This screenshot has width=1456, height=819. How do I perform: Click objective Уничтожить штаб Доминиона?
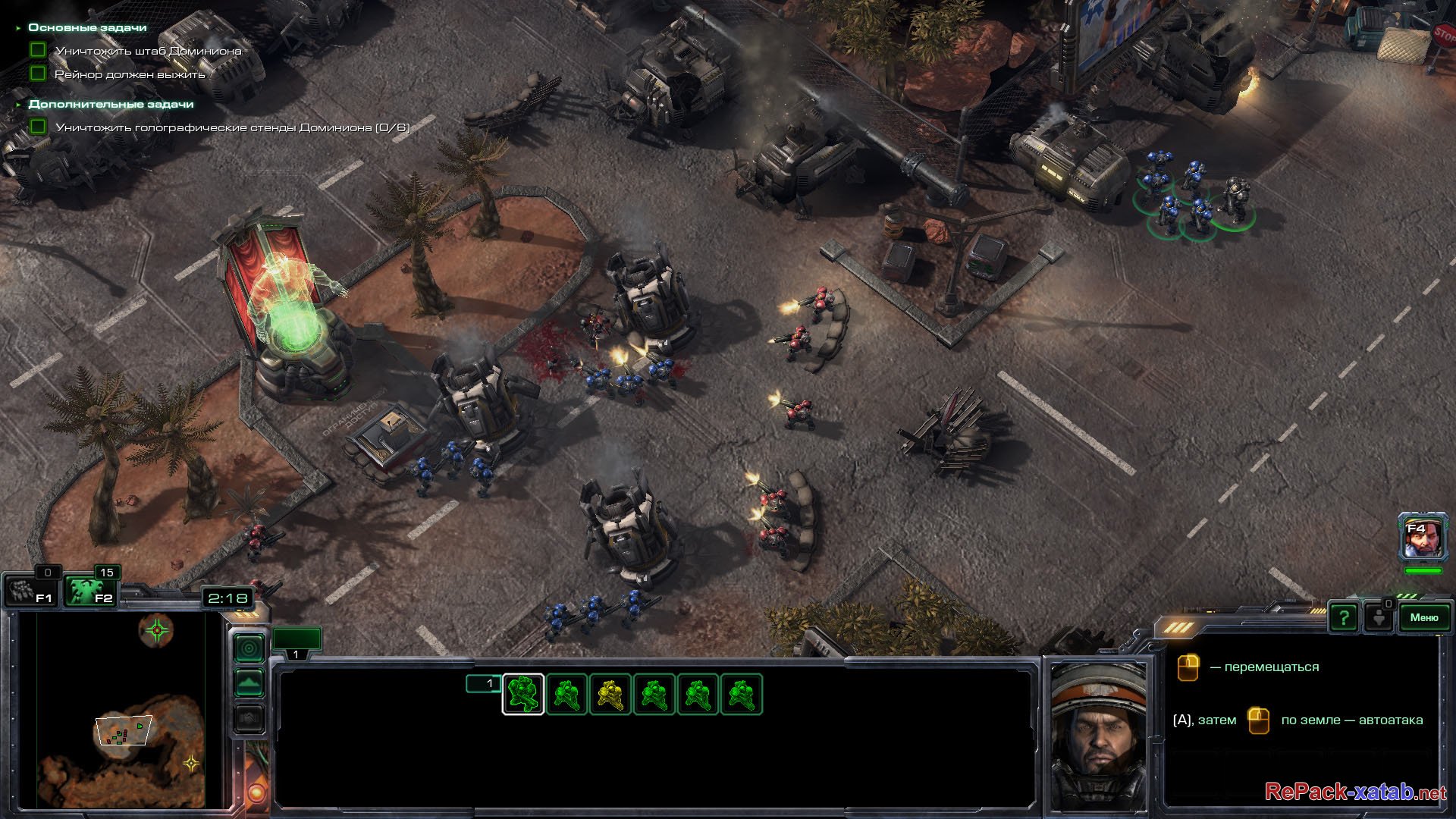[x=148, y=51]
